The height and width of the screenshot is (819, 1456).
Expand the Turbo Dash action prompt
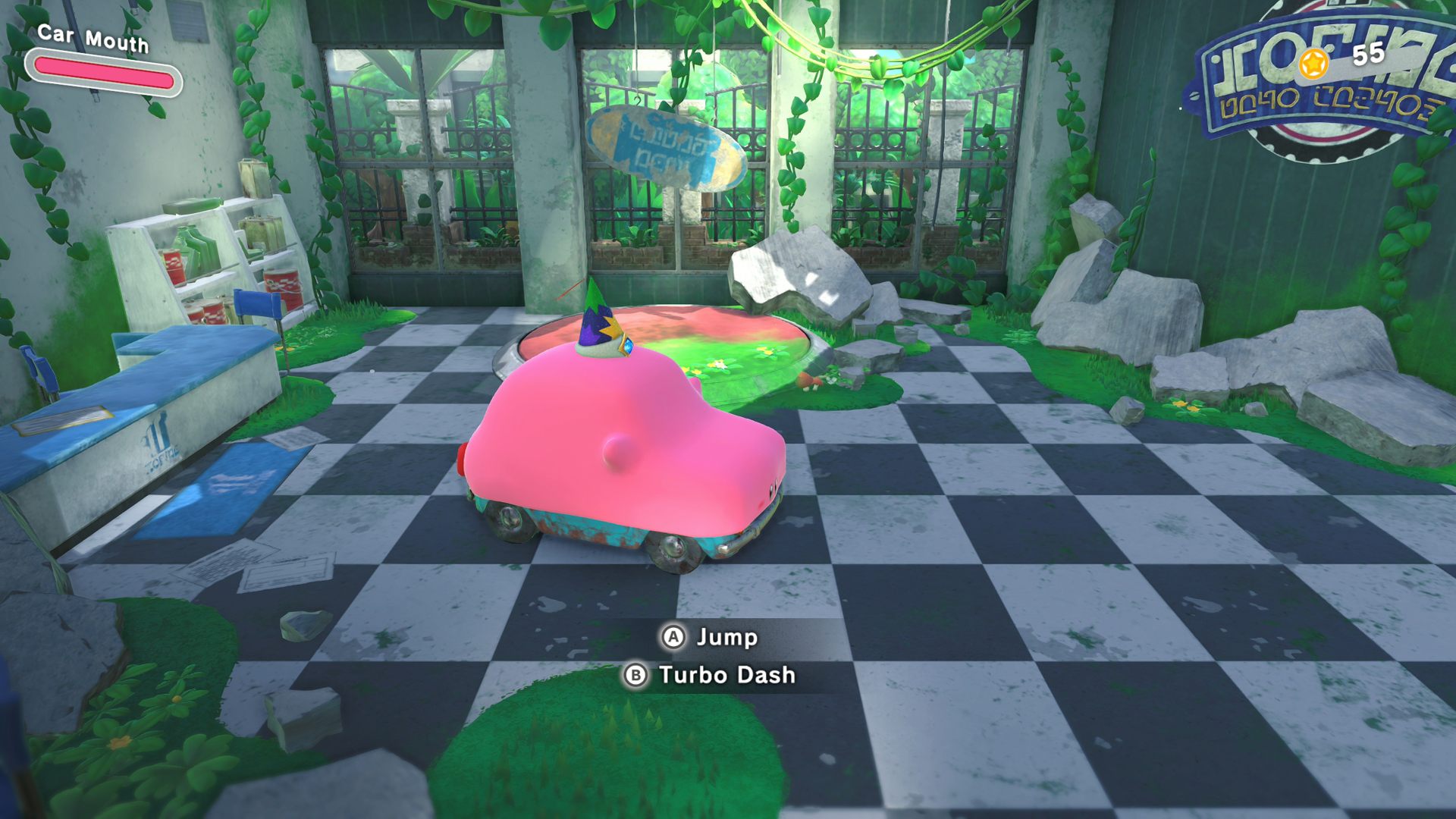(728, 676)
